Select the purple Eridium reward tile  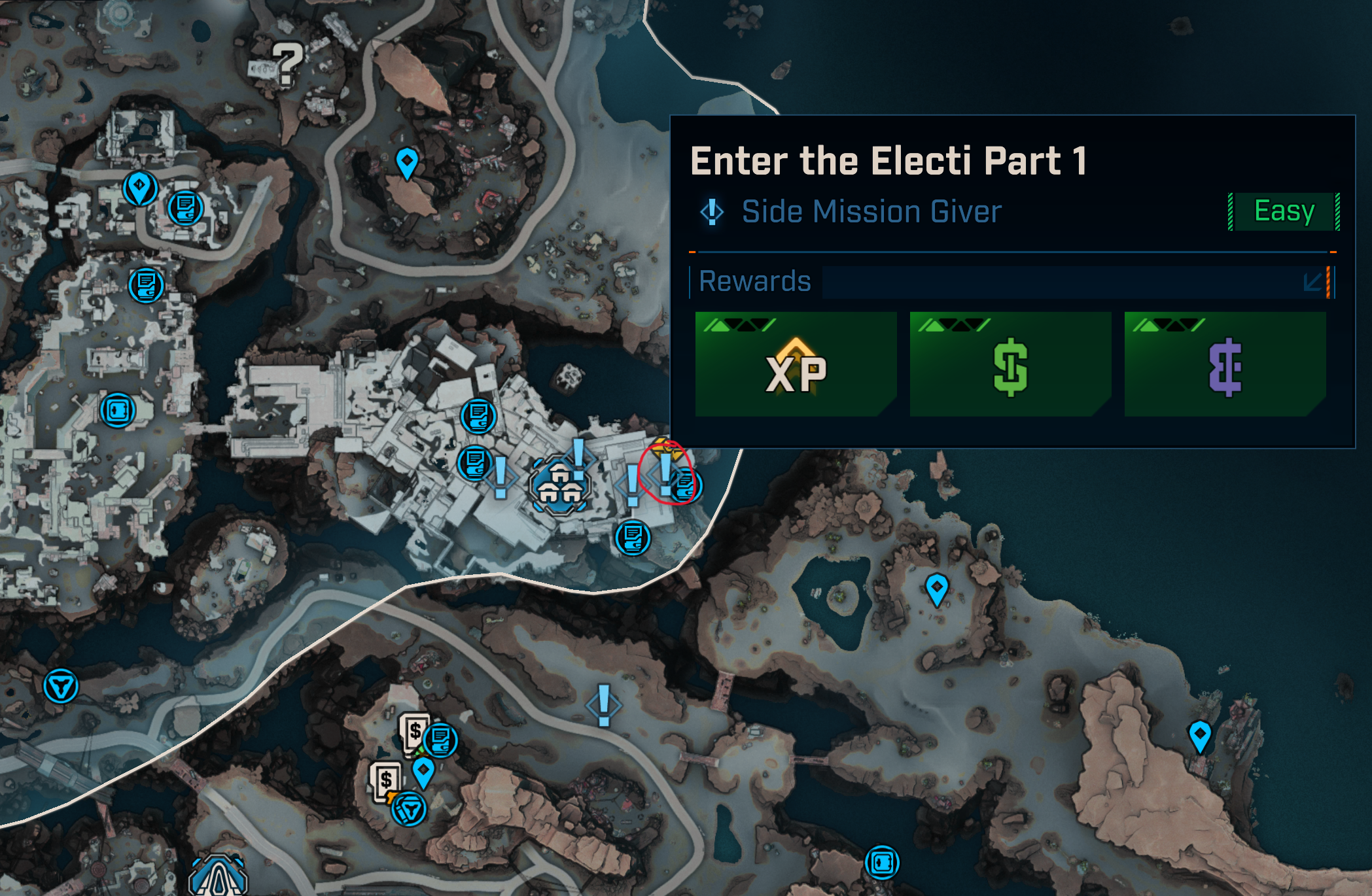pos(1225,364)
